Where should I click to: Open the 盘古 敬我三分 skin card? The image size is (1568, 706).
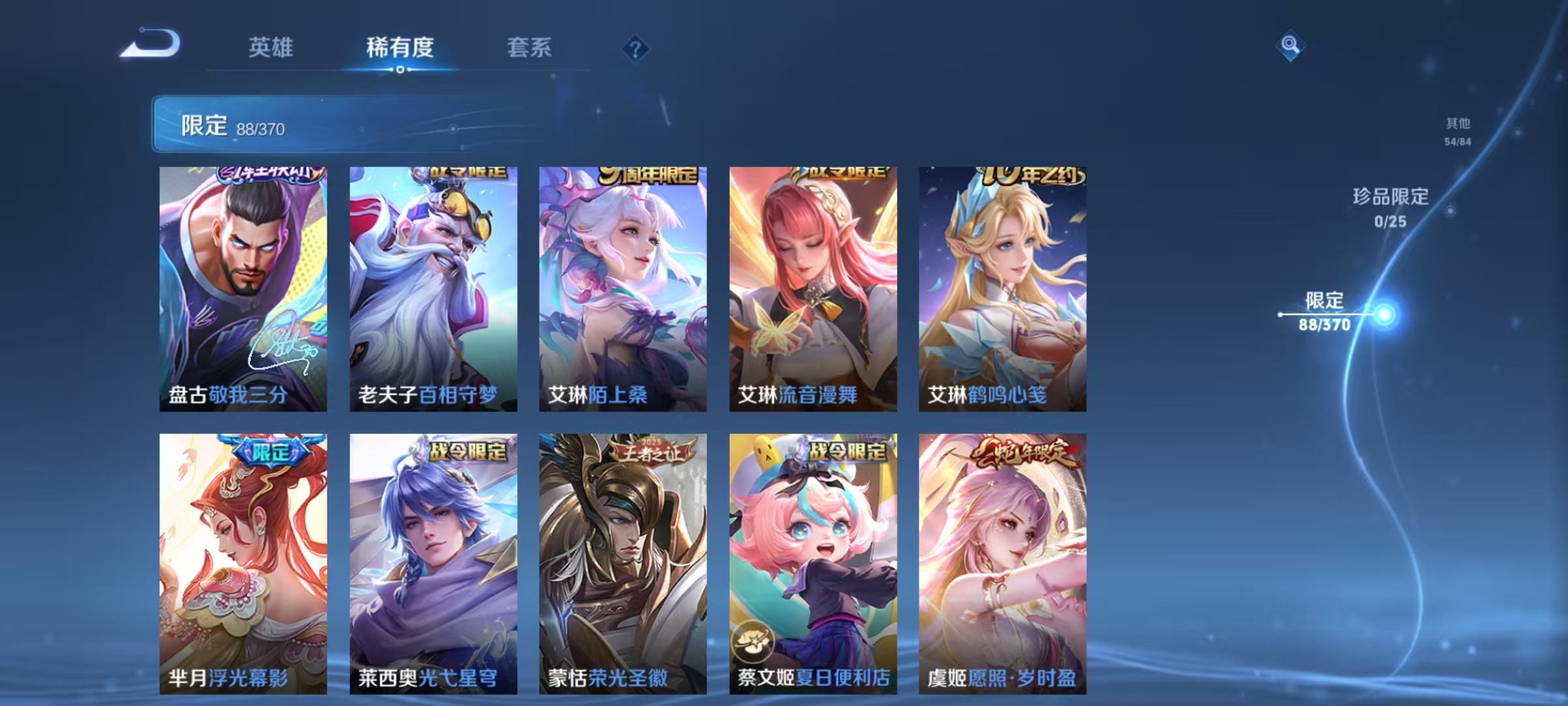pyautogui.click(x=240, y=288)
